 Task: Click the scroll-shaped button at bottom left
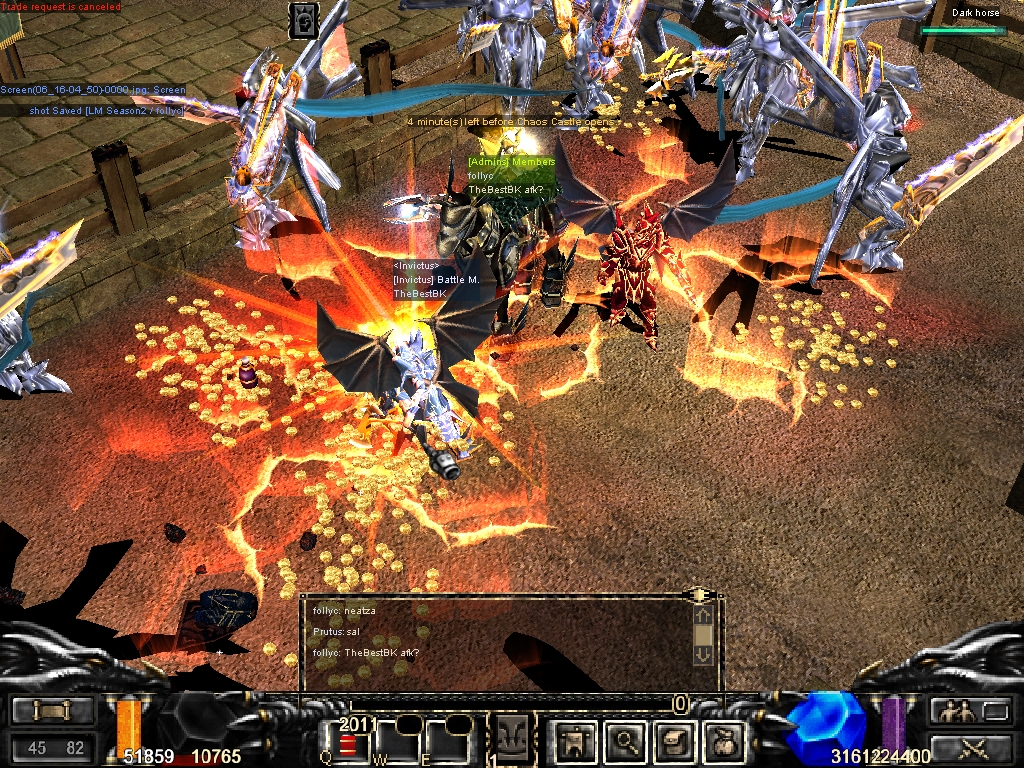tap(52, 711)
